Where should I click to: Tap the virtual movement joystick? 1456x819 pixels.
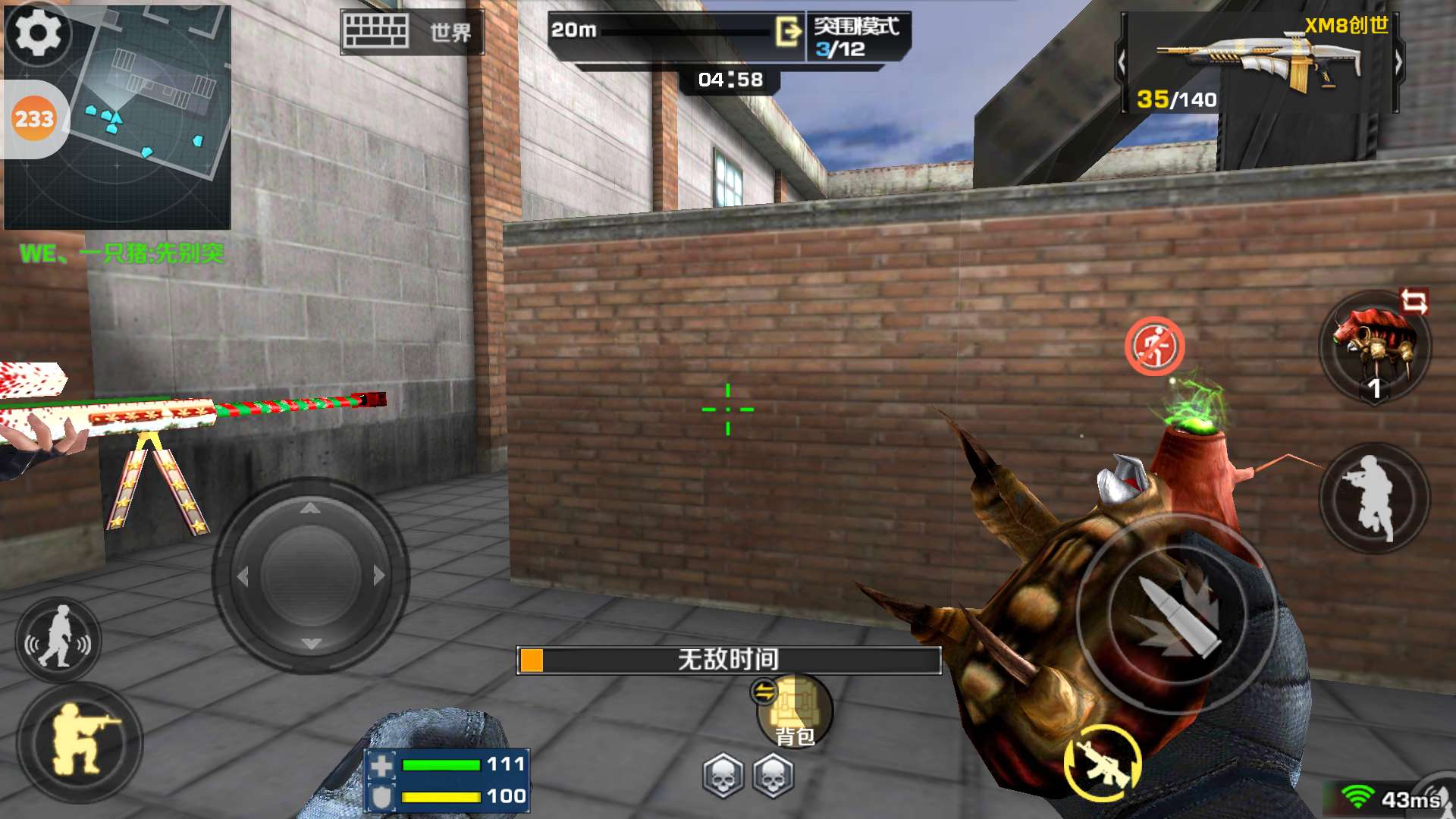point(310,575)
